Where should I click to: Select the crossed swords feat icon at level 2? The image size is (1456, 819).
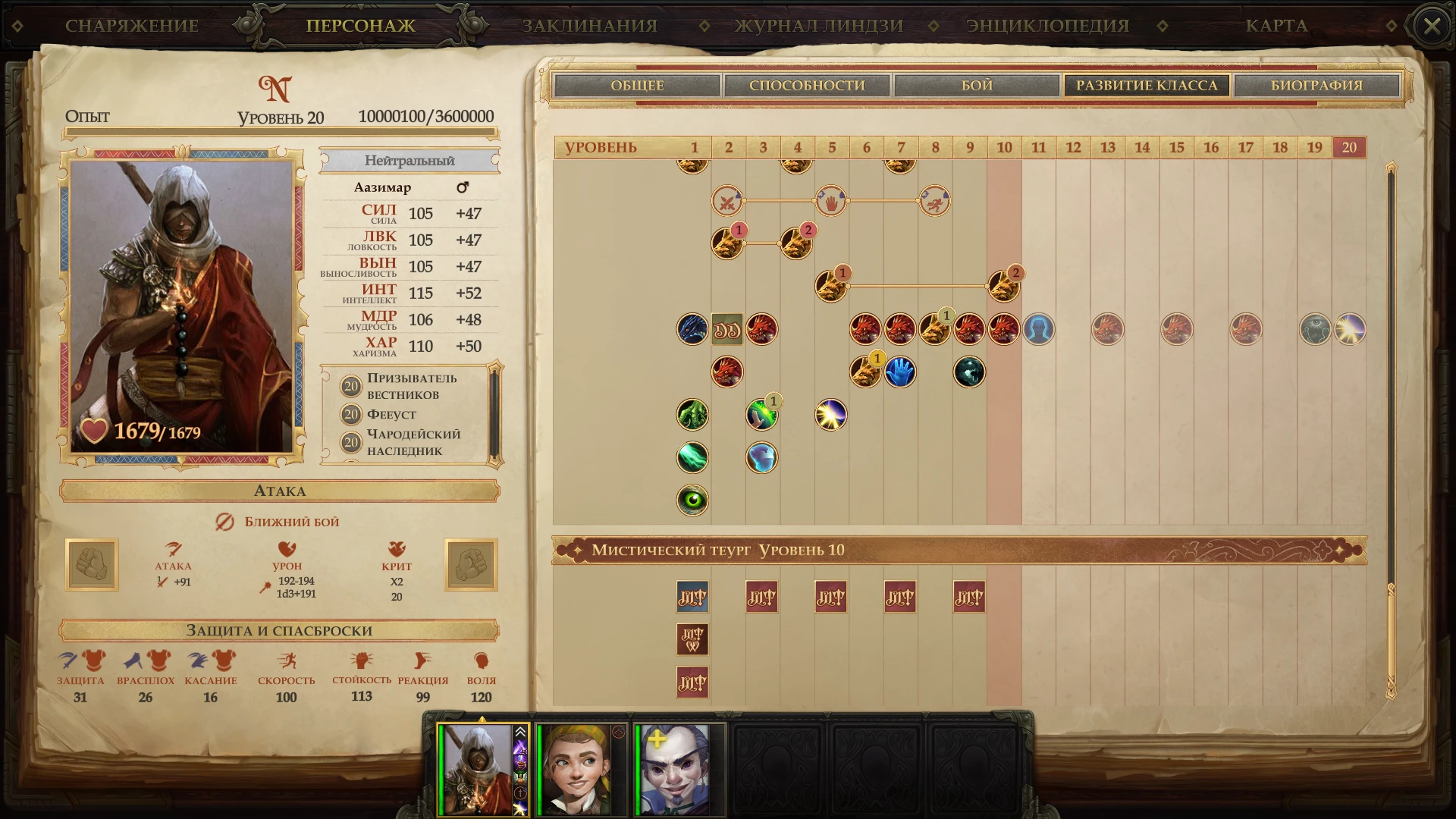(x=728, y=201)
